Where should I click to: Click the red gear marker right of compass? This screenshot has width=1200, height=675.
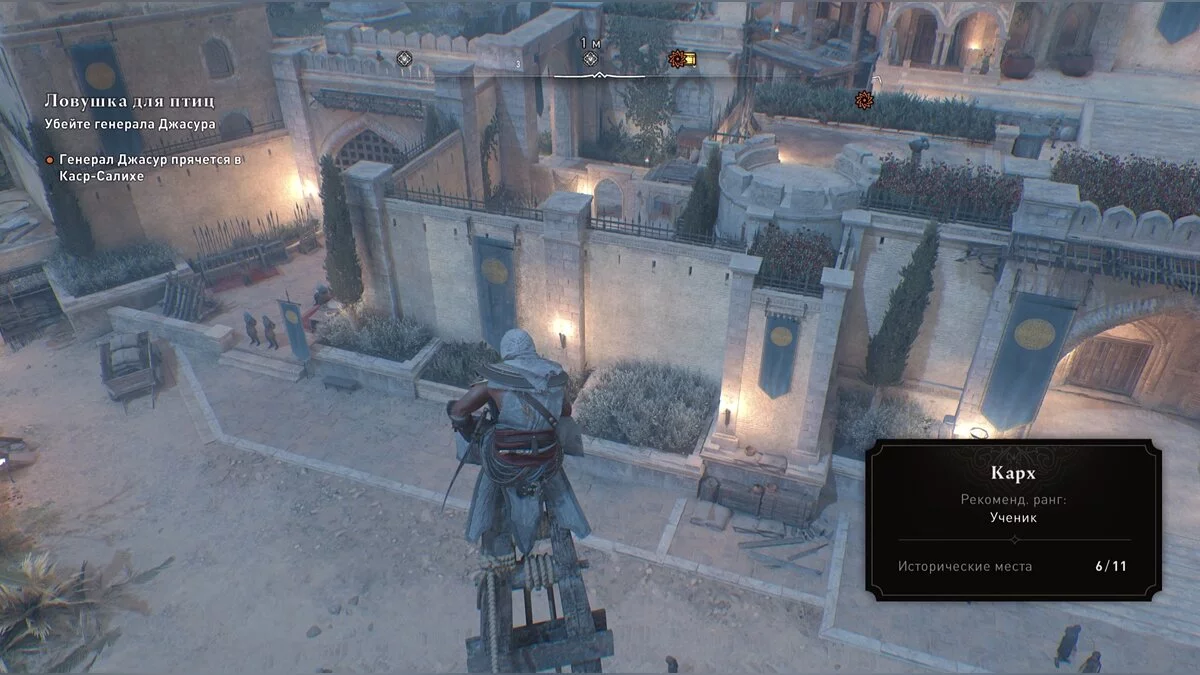click(x=864, y=99)
